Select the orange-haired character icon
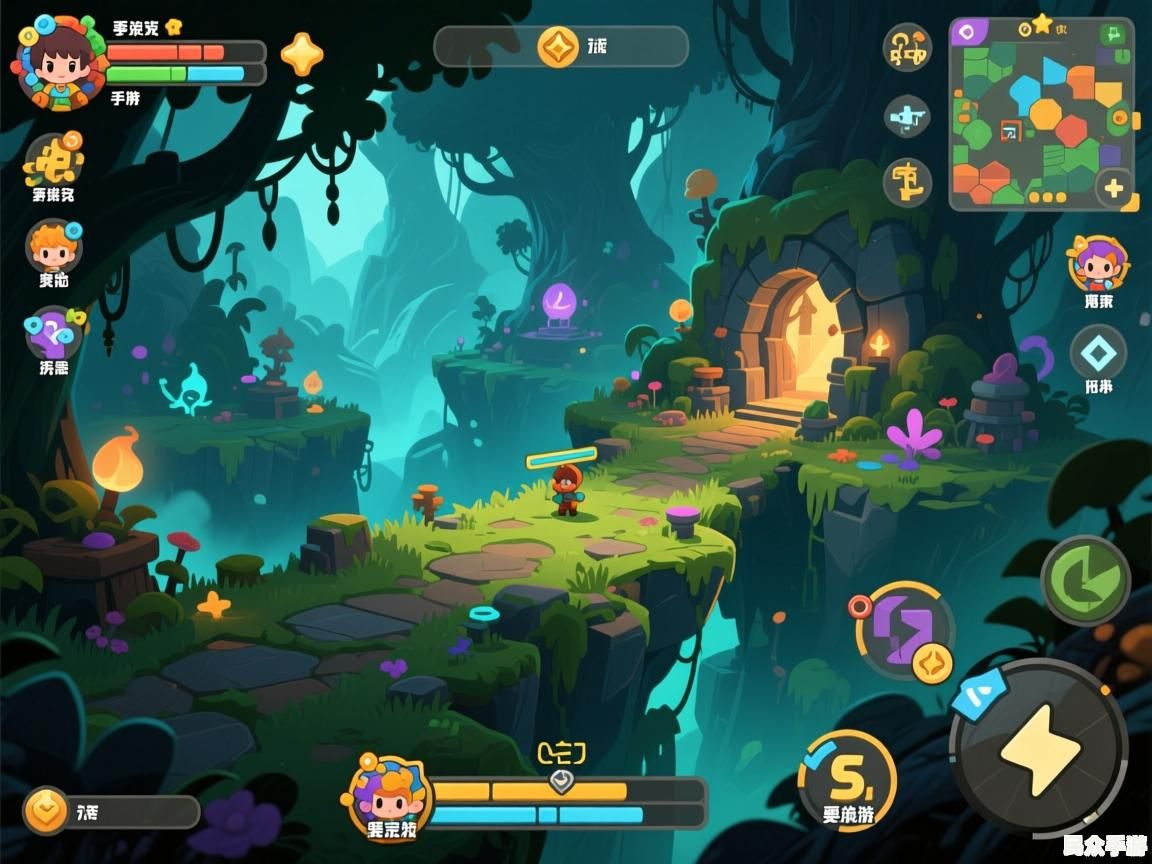This screenshot has width=1152, height=864. tap(53, 246)
